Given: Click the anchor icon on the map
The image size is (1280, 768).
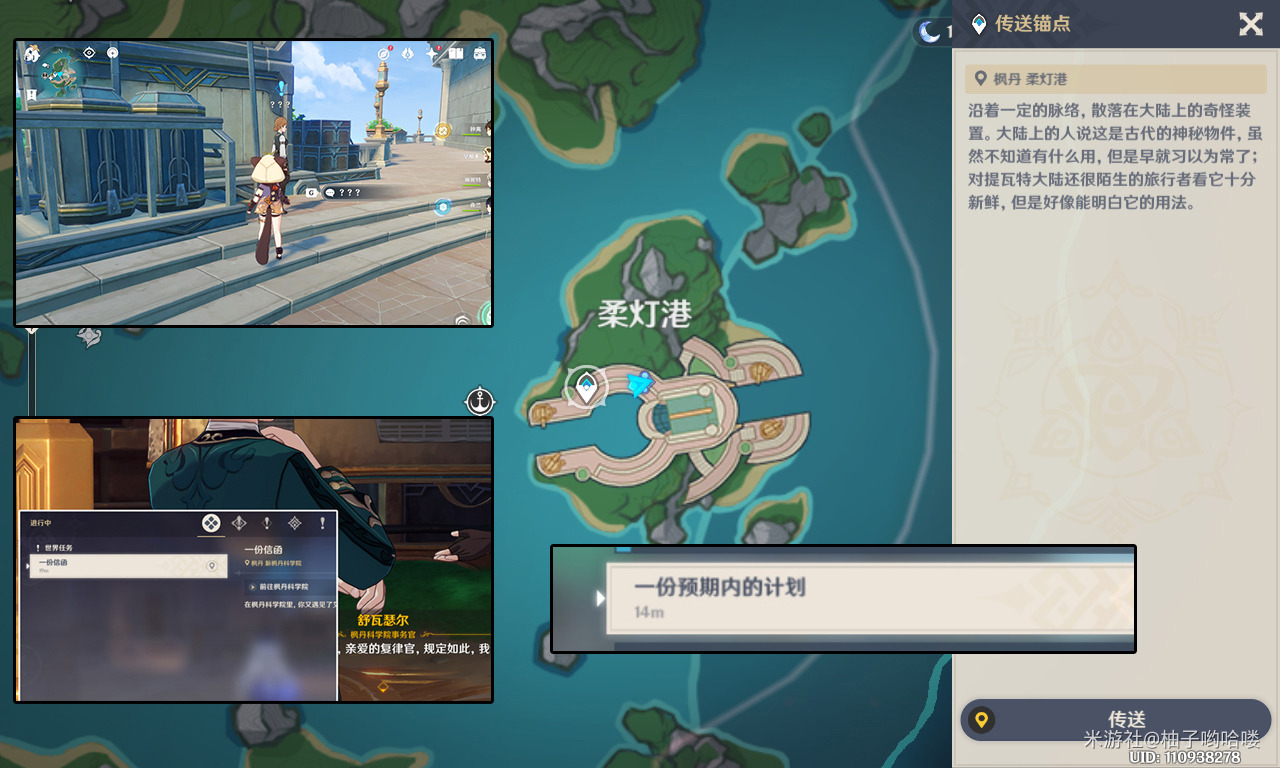Looking at the screenshot, I should click(x=481, y=402).
